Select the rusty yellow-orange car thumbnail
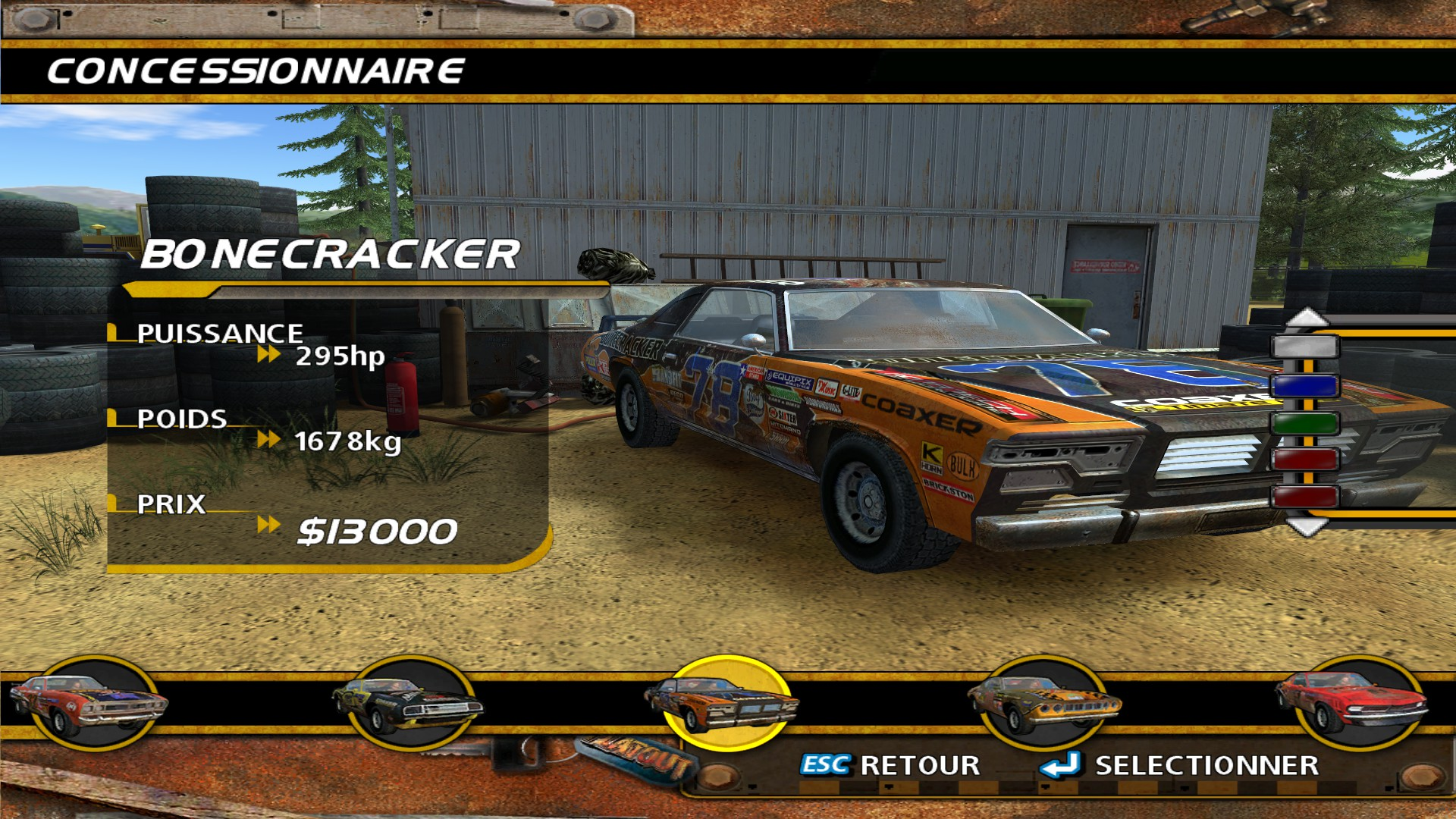Viewport: 1456px width, 819px height. 1043,704
